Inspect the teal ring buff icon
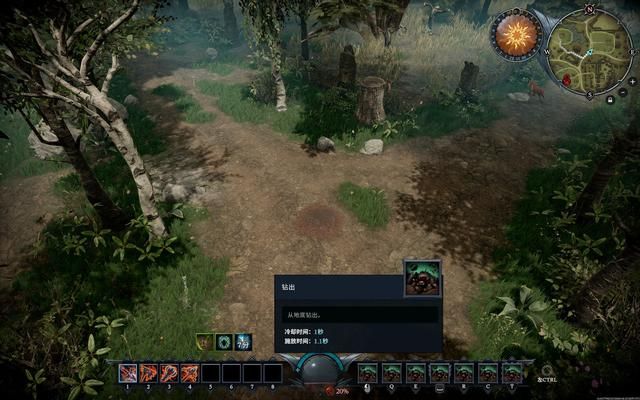The width and height of the screenshot is (640, 400). tap(224, 342)
